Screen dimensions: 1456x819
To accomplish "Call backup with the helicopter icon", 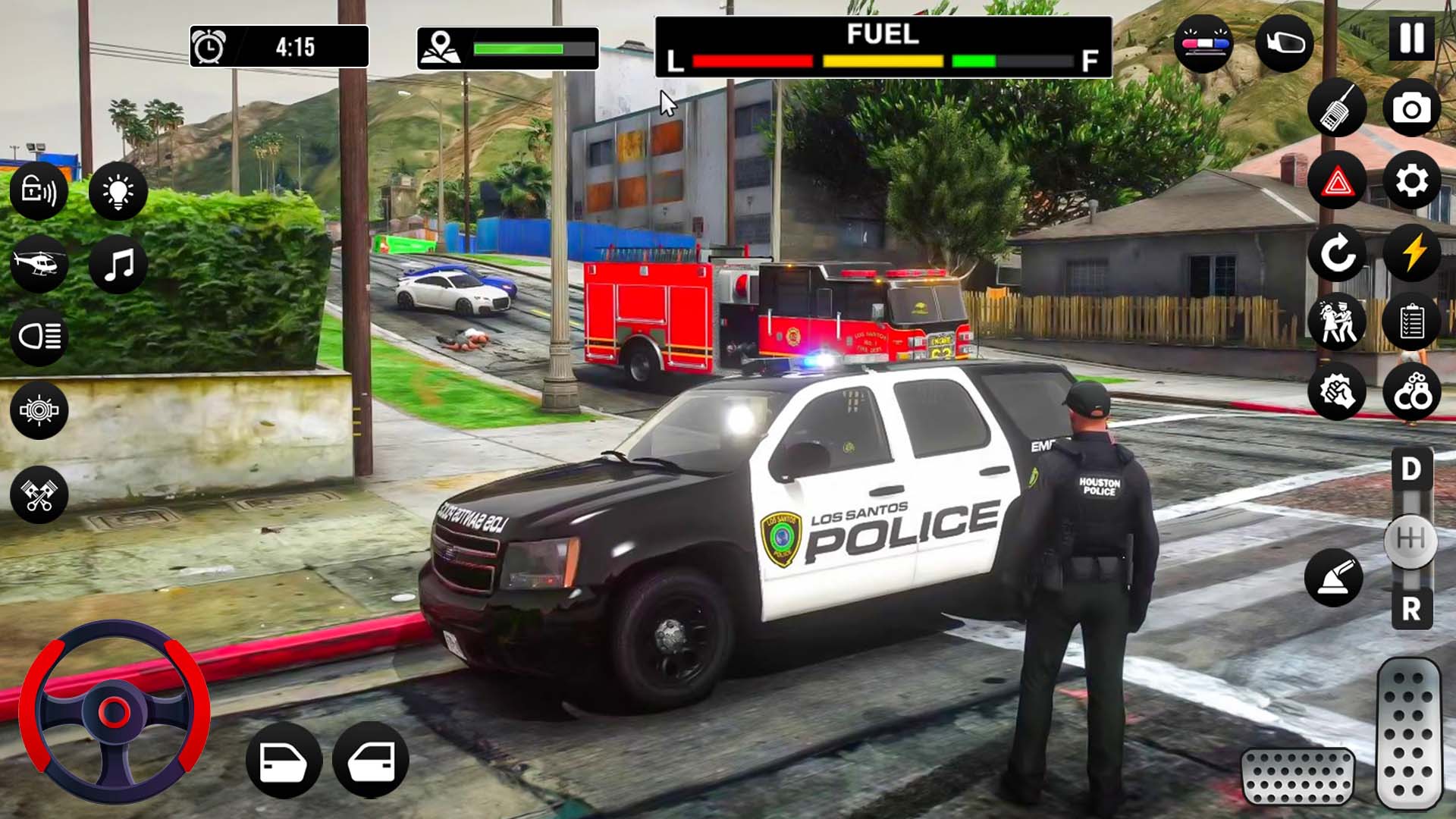I will pos(38,264).
